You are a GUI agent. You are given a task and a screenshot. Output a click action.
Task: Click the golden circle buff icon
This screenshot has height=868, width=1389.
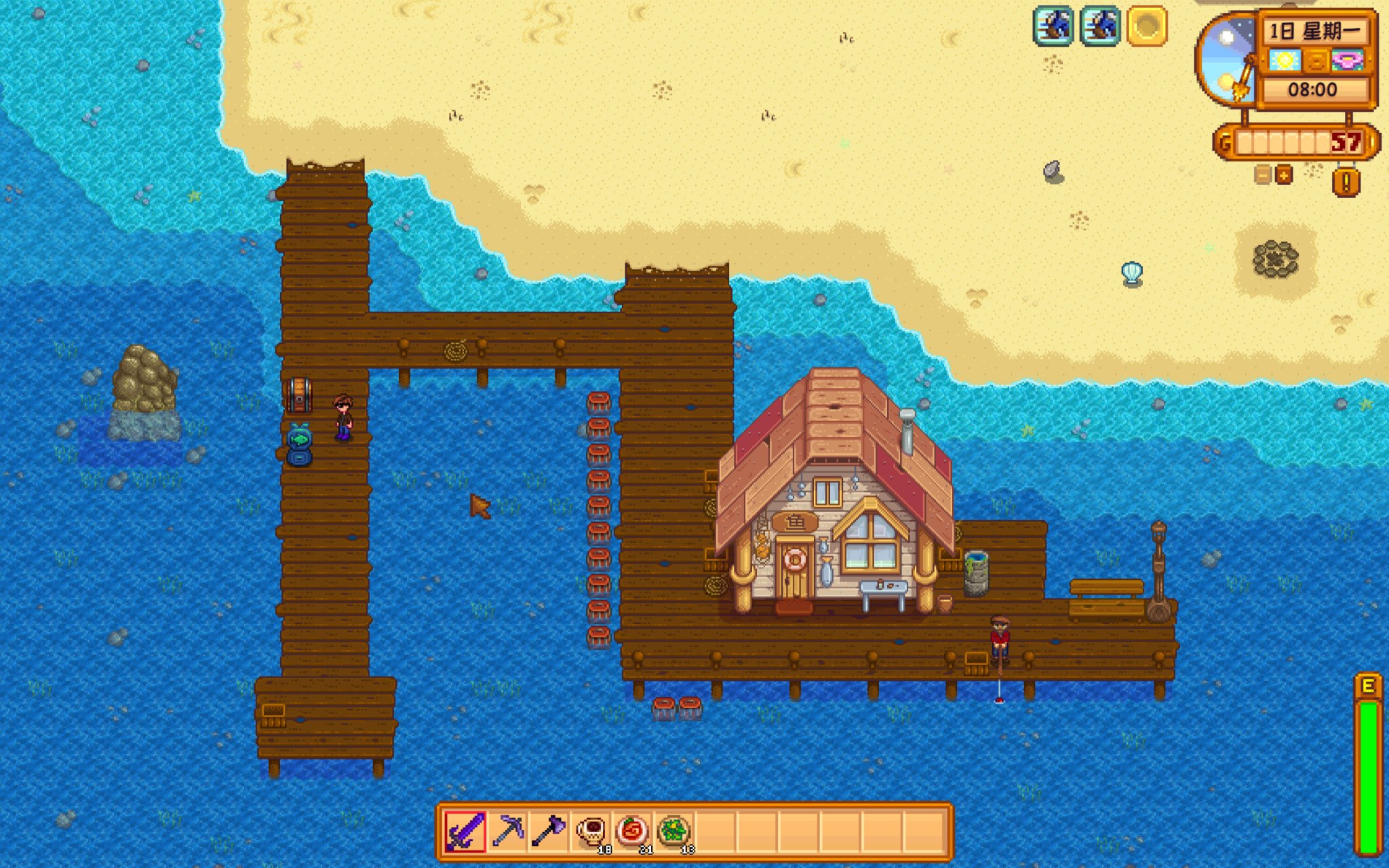click(x=1146, y=26)
